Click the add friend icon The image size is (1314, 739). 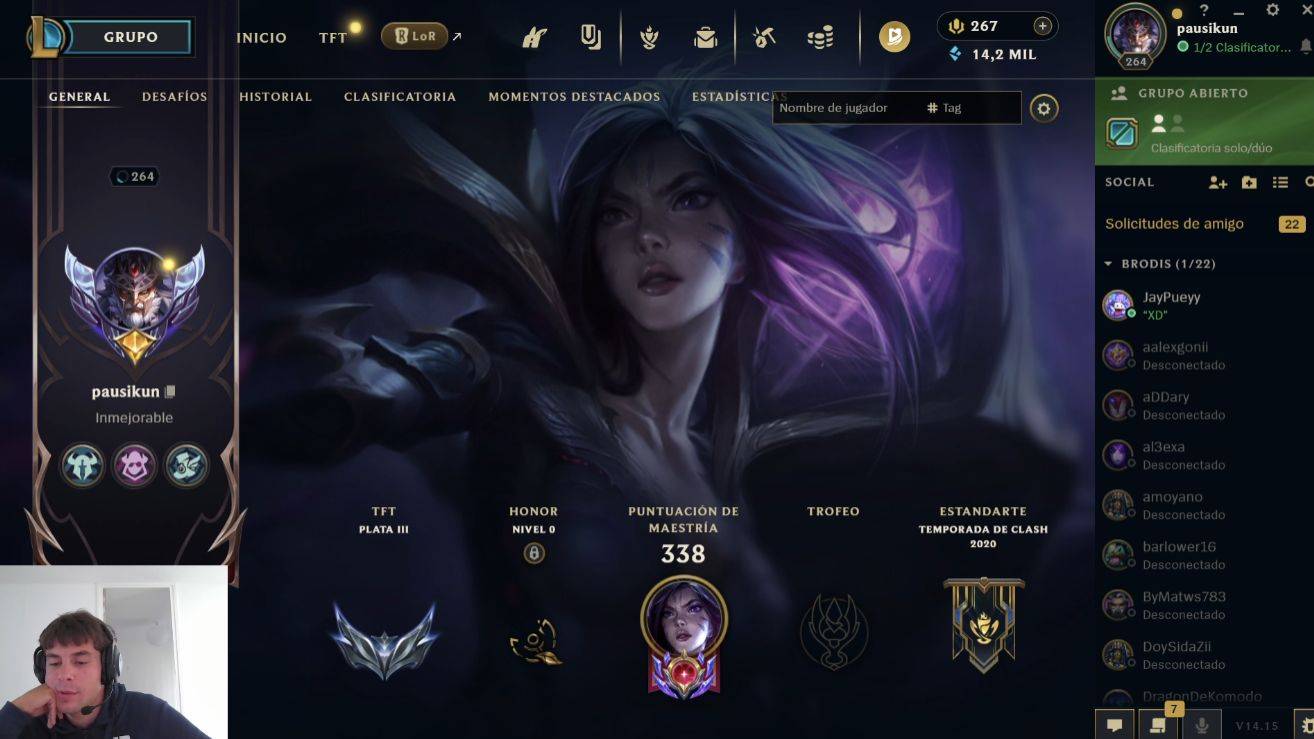tap(1217, 182)
